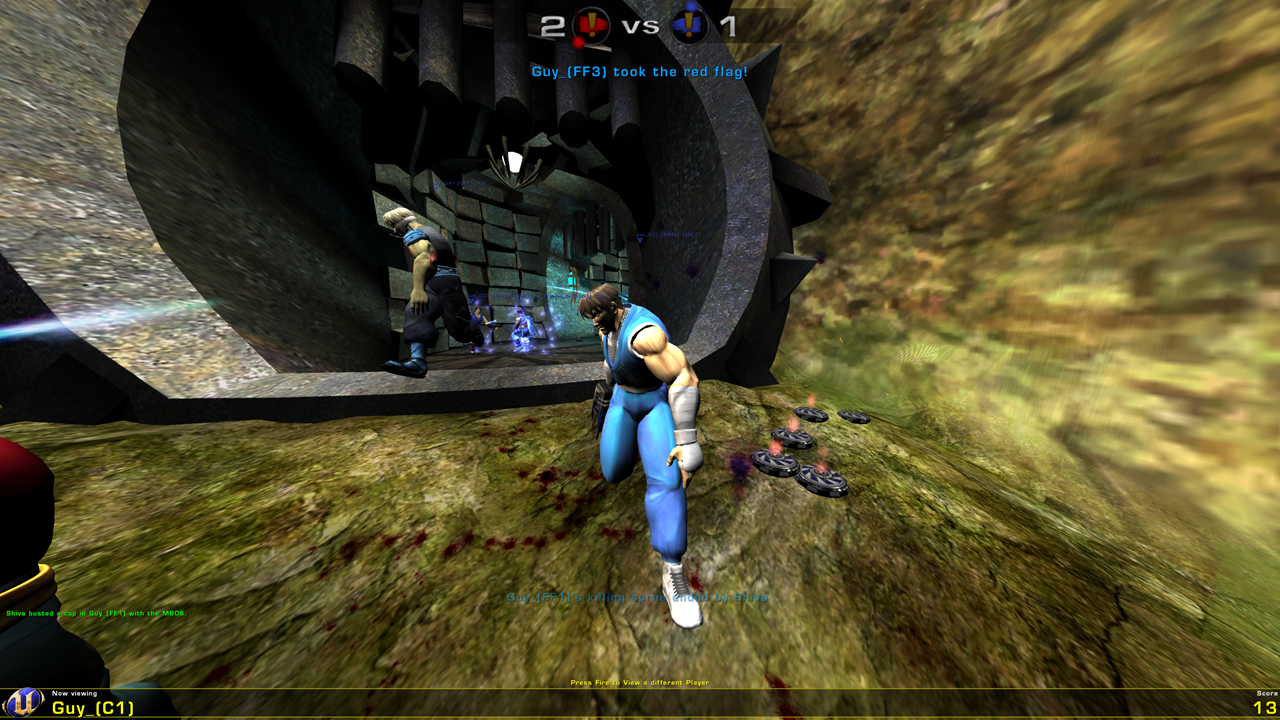Click the red team score number 2
This screenshot has width=1280, height=720.
553,24
